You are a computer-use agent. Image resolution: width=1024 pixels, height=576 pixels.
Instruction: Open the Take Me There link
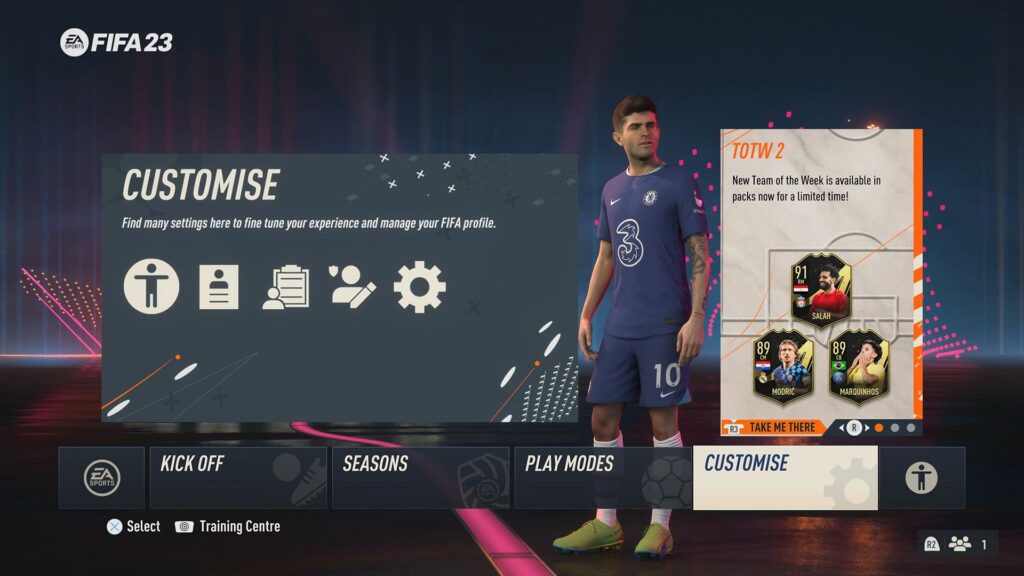point(779,427)
